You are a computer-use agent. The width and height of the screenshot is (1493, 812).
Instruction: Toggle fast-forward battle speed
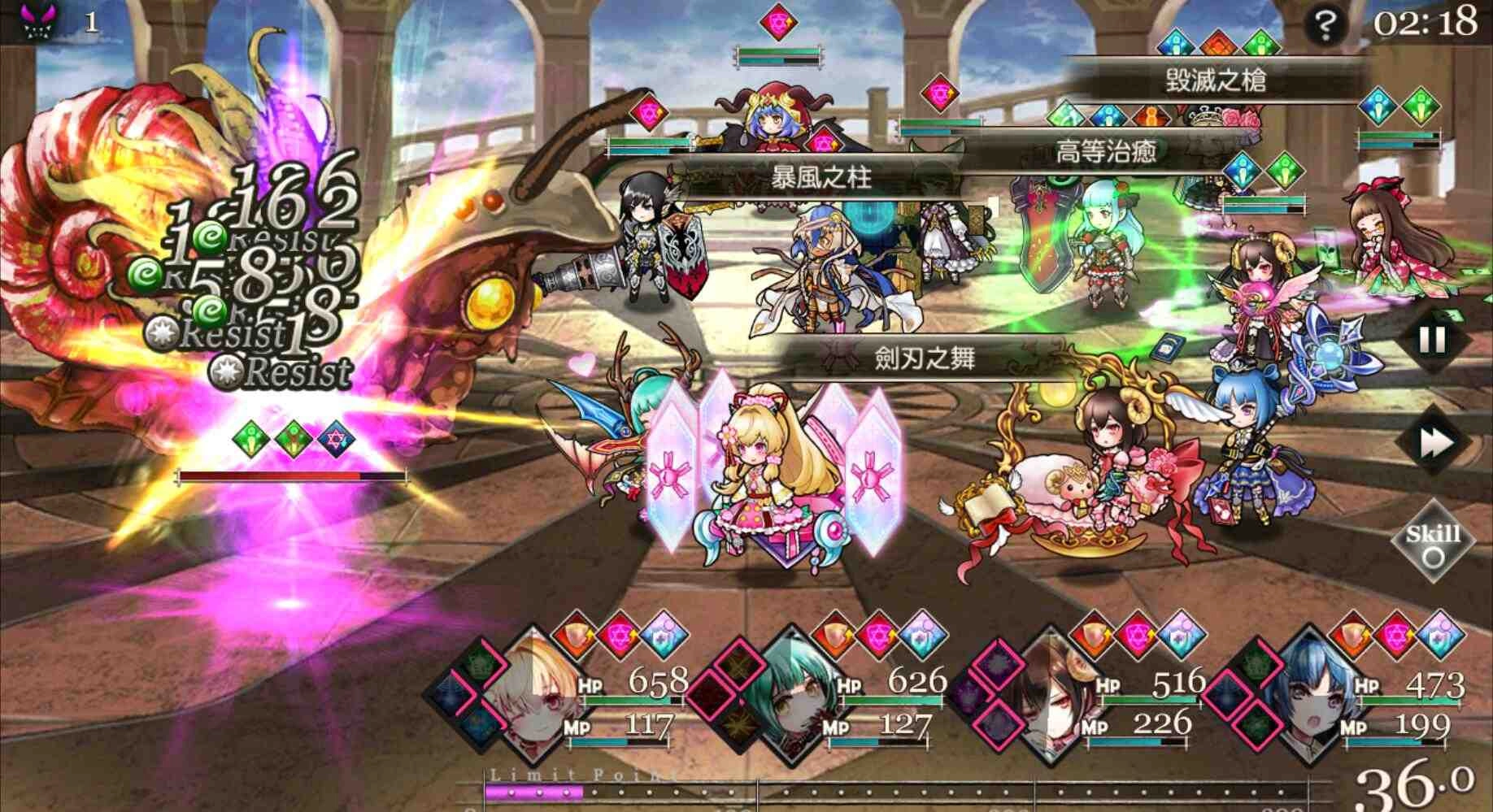[1434, 443]
